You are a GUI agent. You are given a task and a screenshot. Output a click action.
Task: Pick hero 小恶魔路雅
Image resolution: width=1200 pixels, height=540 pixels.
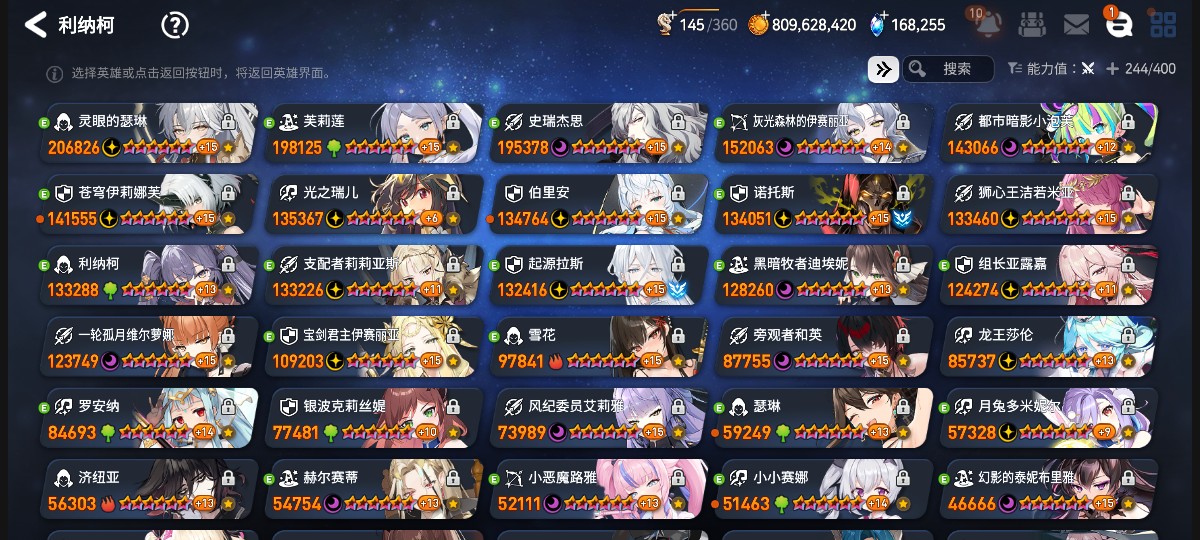tap(598, 490)
